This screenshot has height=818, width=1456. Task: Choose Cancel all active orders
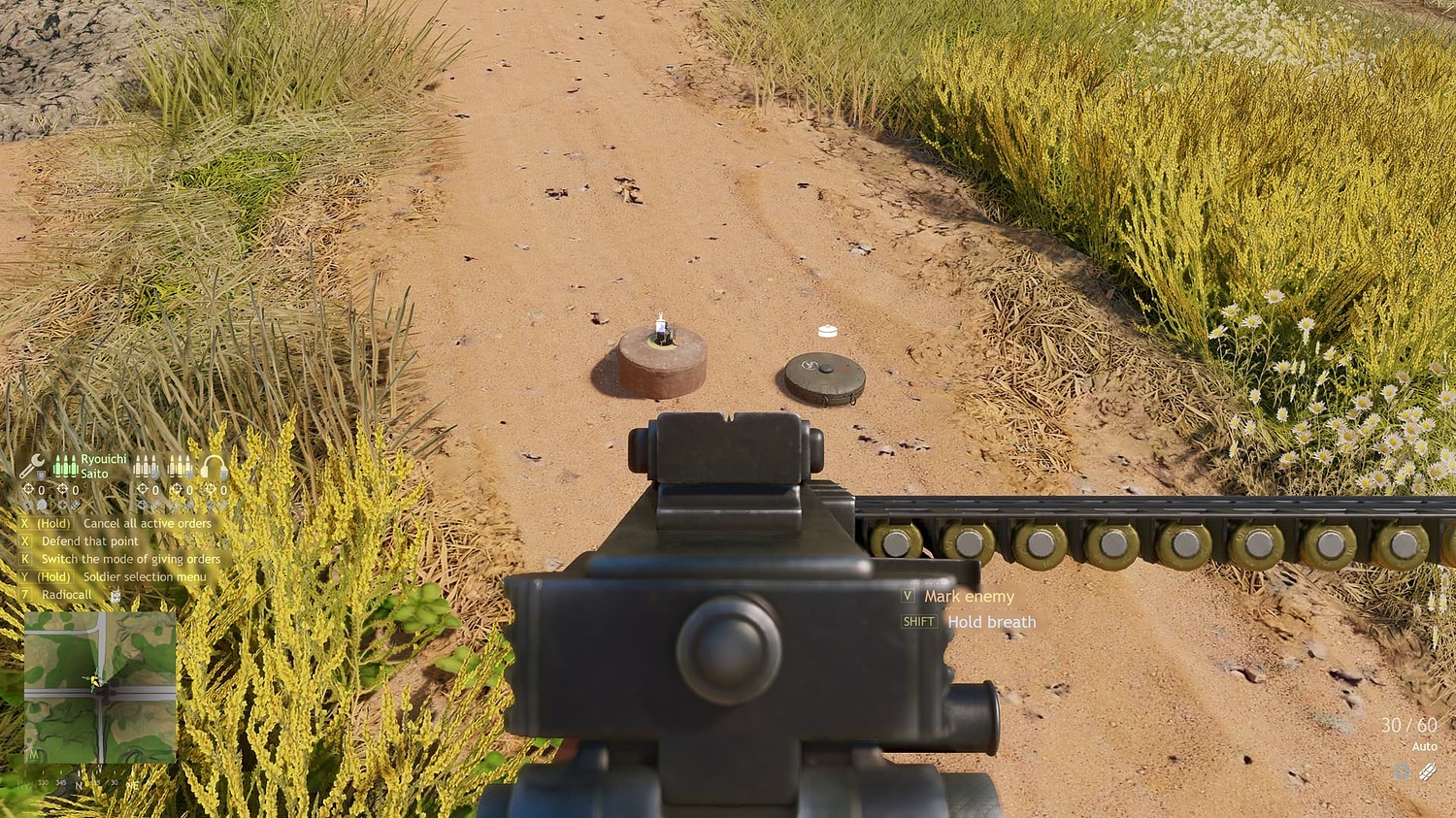[x=147, y=524]
